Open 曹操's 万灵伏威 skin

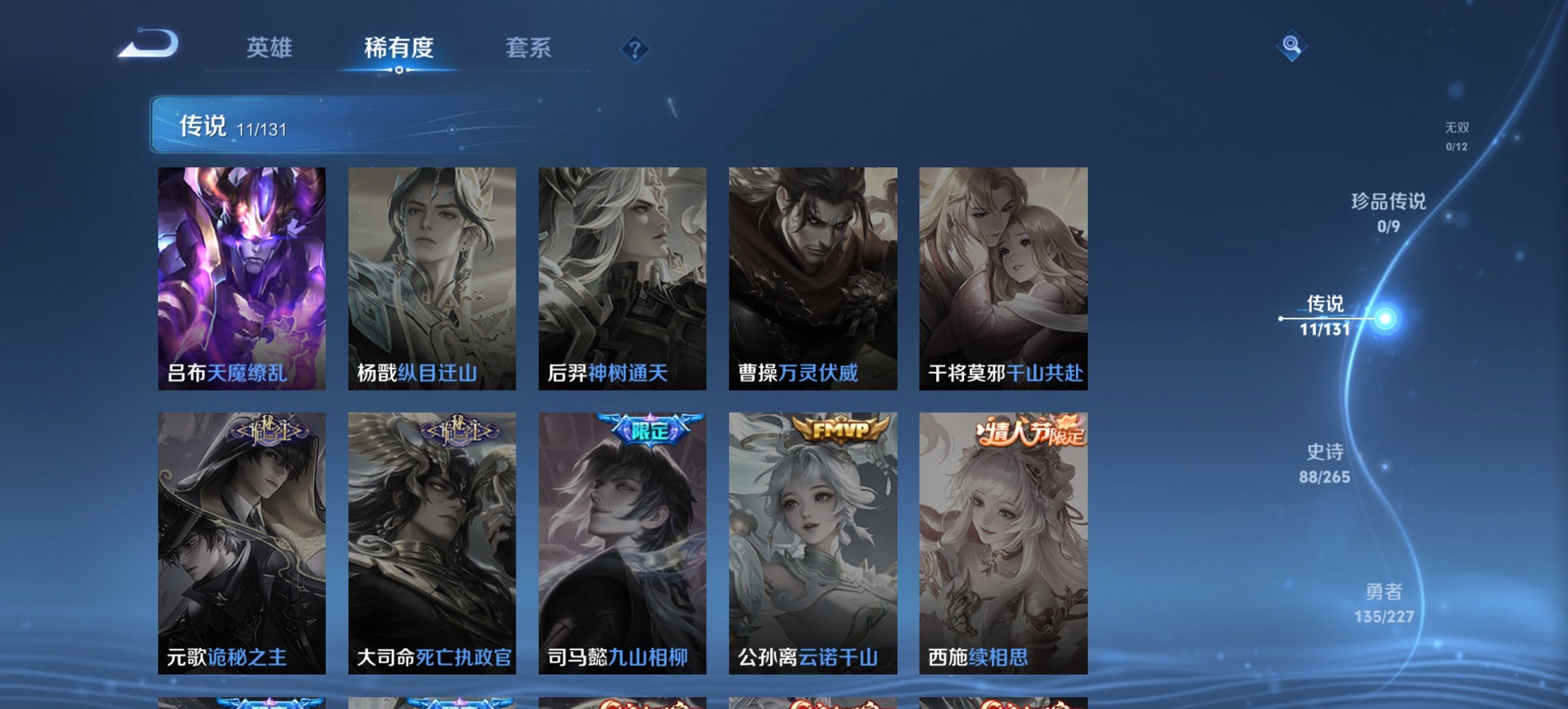click(813, 273)
